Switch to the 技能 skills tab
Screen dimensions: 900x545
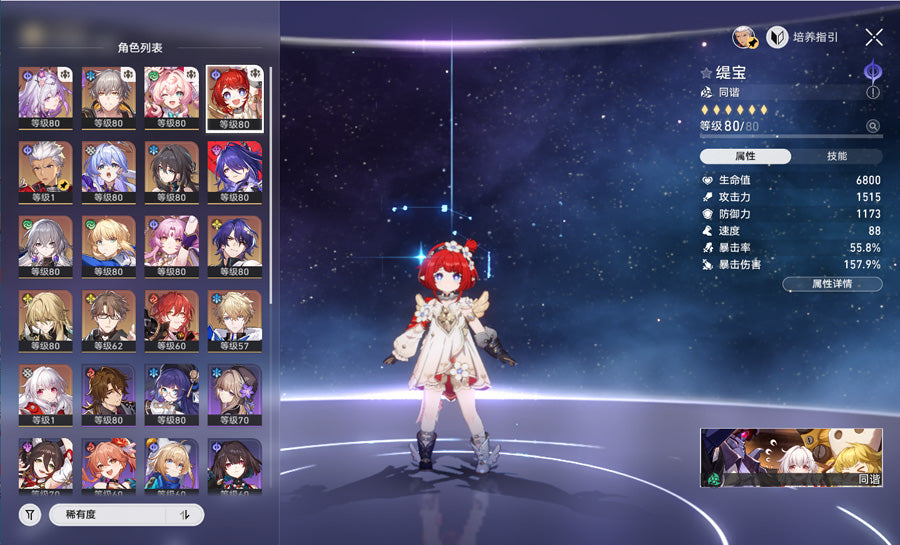point(837,156)
